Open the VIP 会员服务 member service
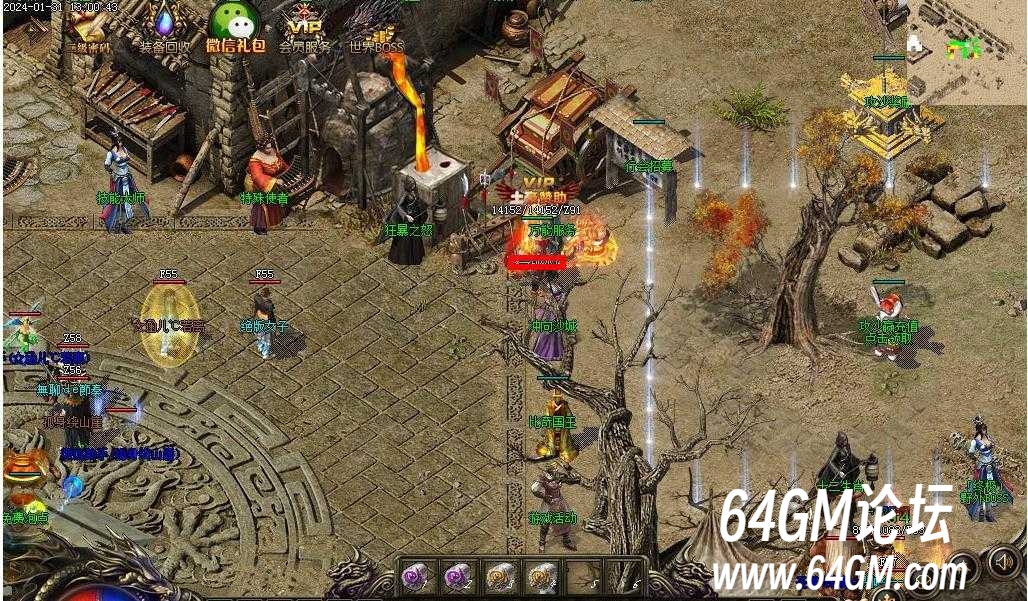Screen dimensions: 1028x601 [x=303, y=28]
